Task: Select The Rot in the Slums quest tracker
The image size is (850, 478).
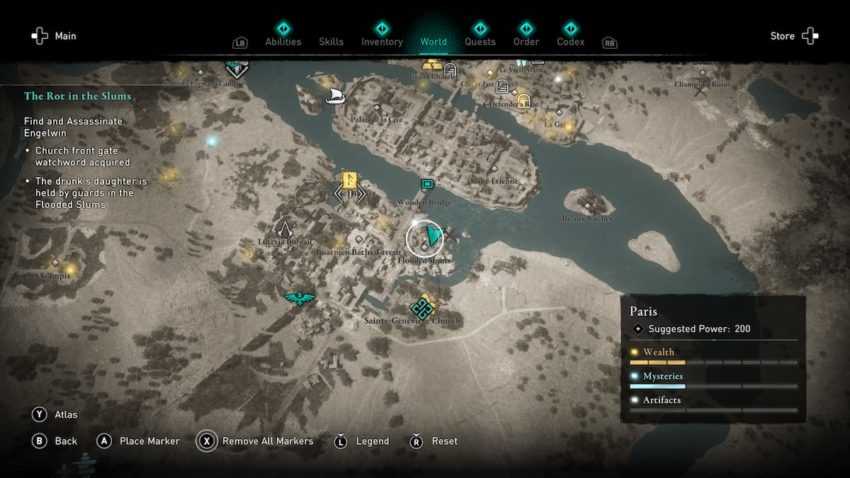Action: (x=78, y=96)
